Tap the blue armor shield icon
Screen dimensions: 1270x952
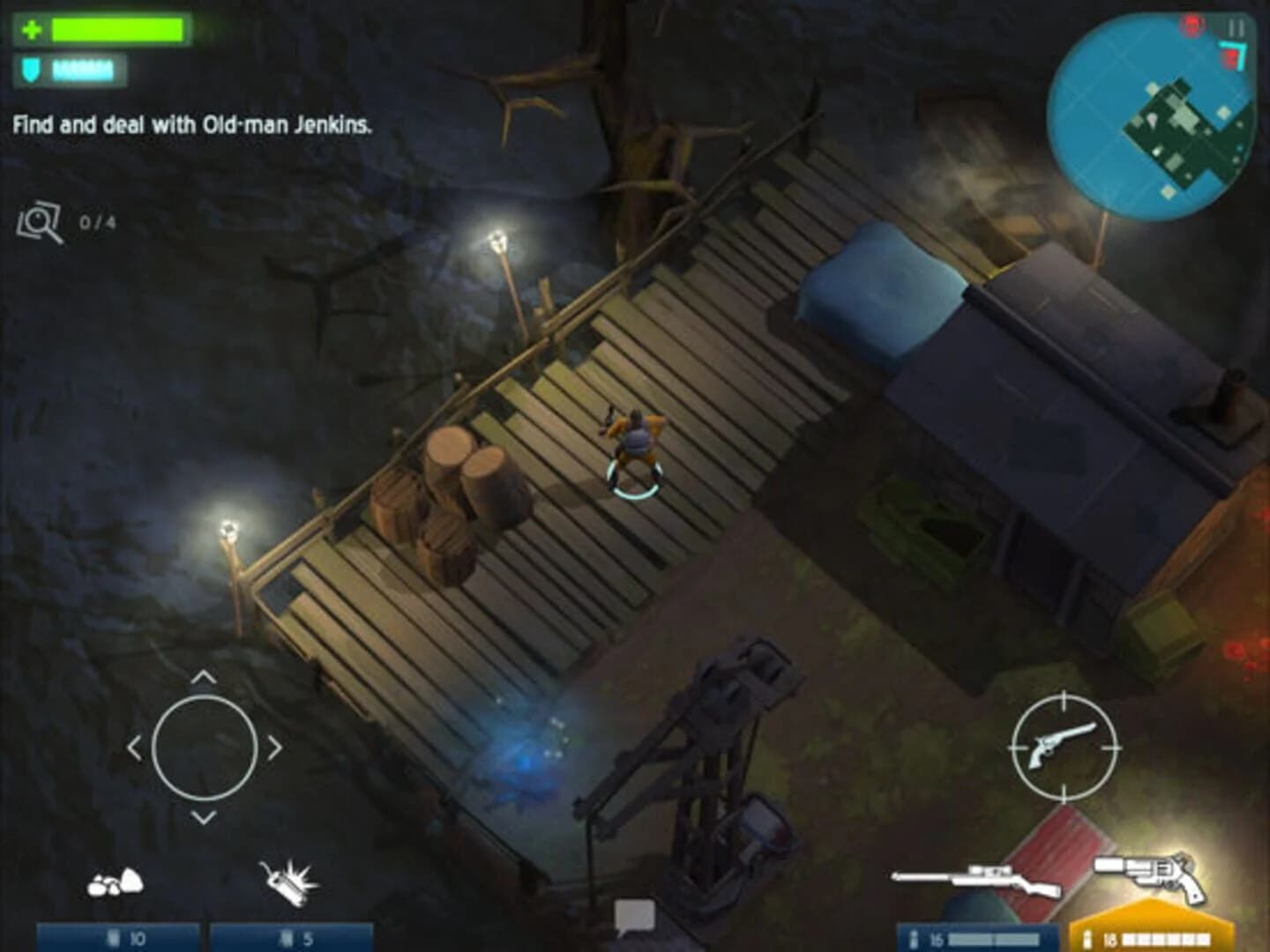pos(29,68)
